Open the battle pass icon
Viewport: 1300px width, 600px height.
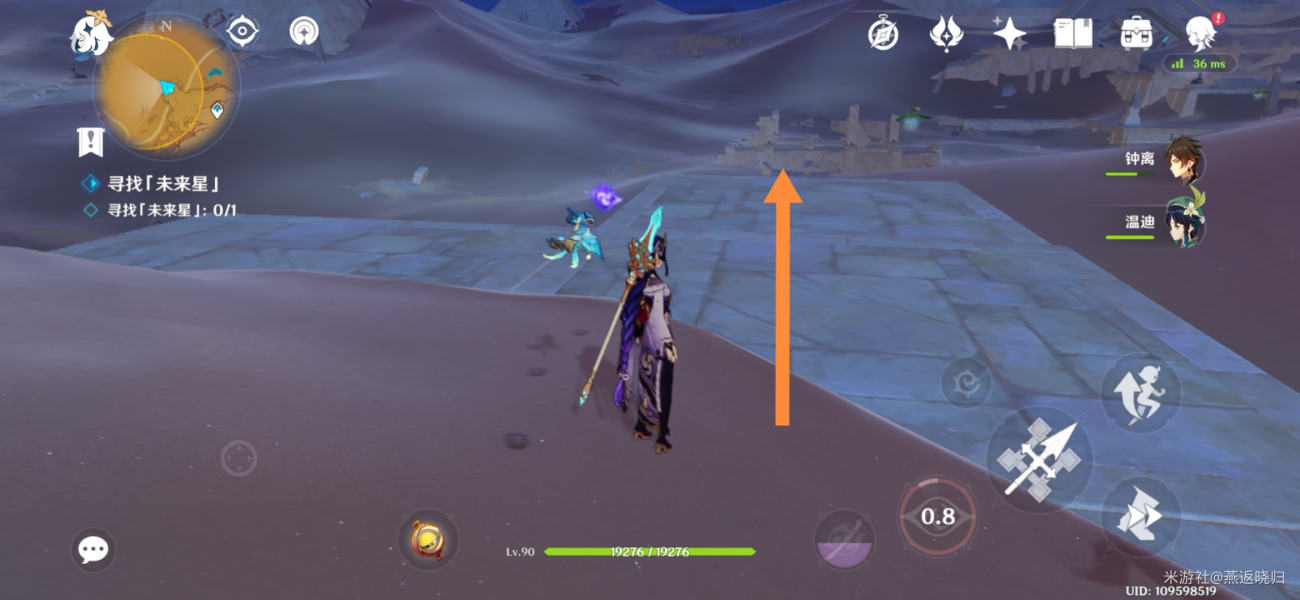point(945,34)
